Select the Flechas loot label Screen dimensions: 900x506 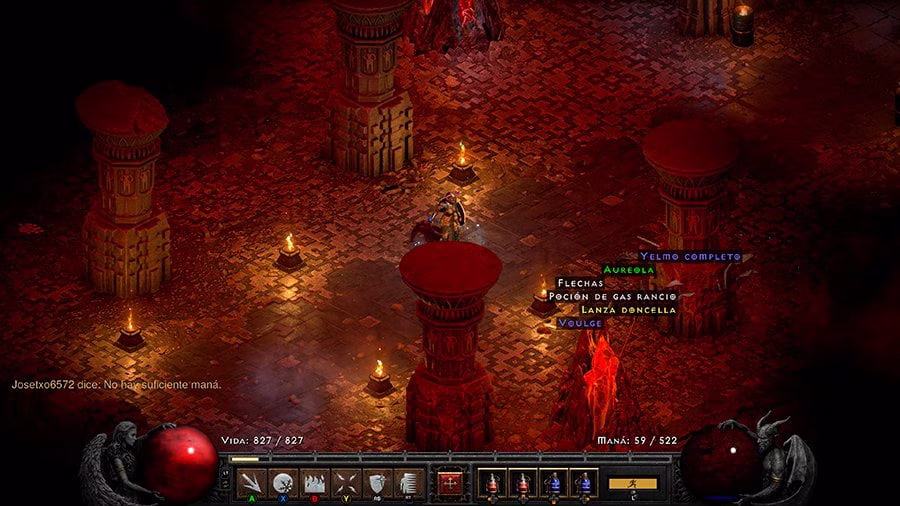click(x=581, y=283)
